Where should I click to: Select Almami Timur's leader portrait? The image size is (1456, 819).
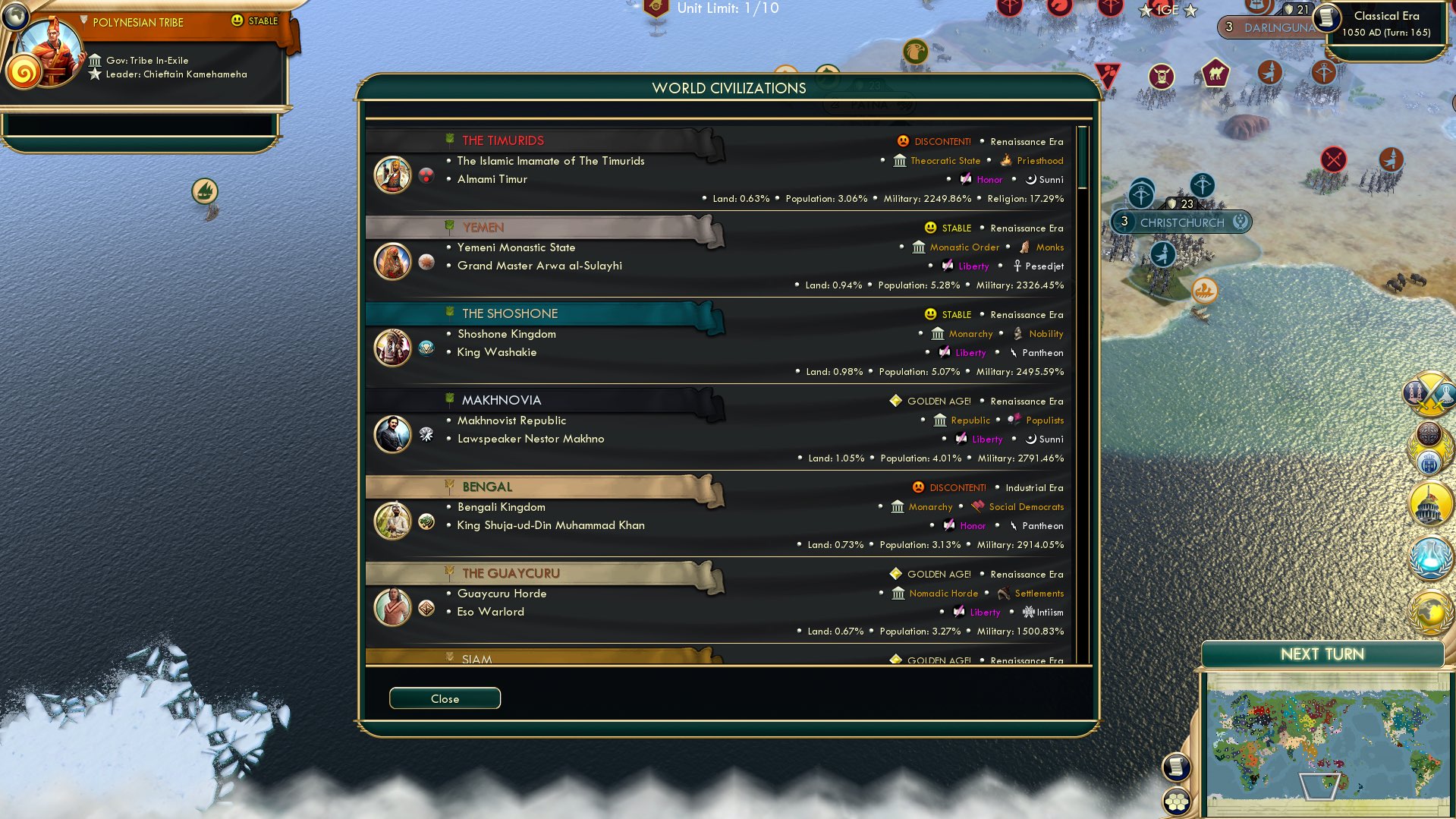pyautogui.click(x=392, y=173)
